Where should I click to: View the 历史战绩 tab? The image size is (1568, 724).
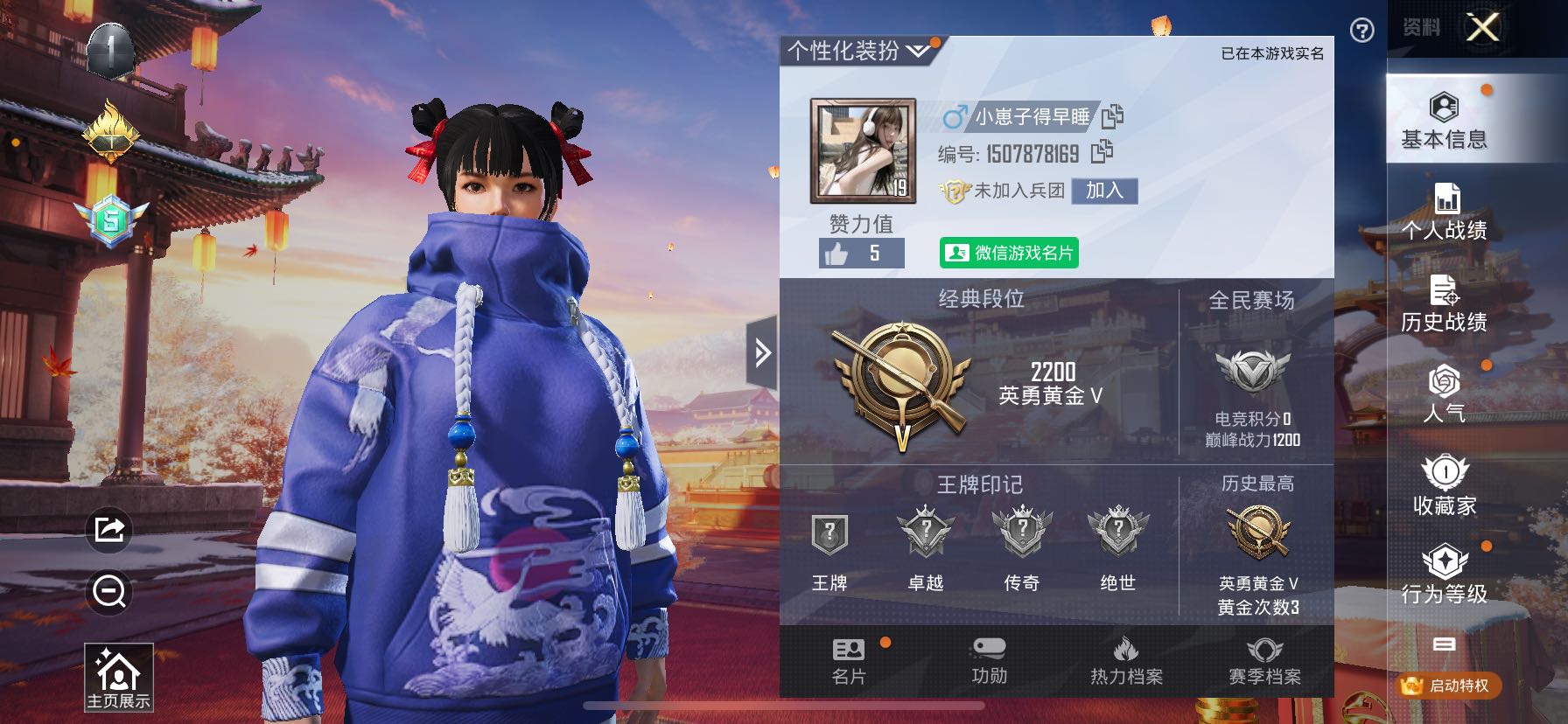tap(1444, 303)
